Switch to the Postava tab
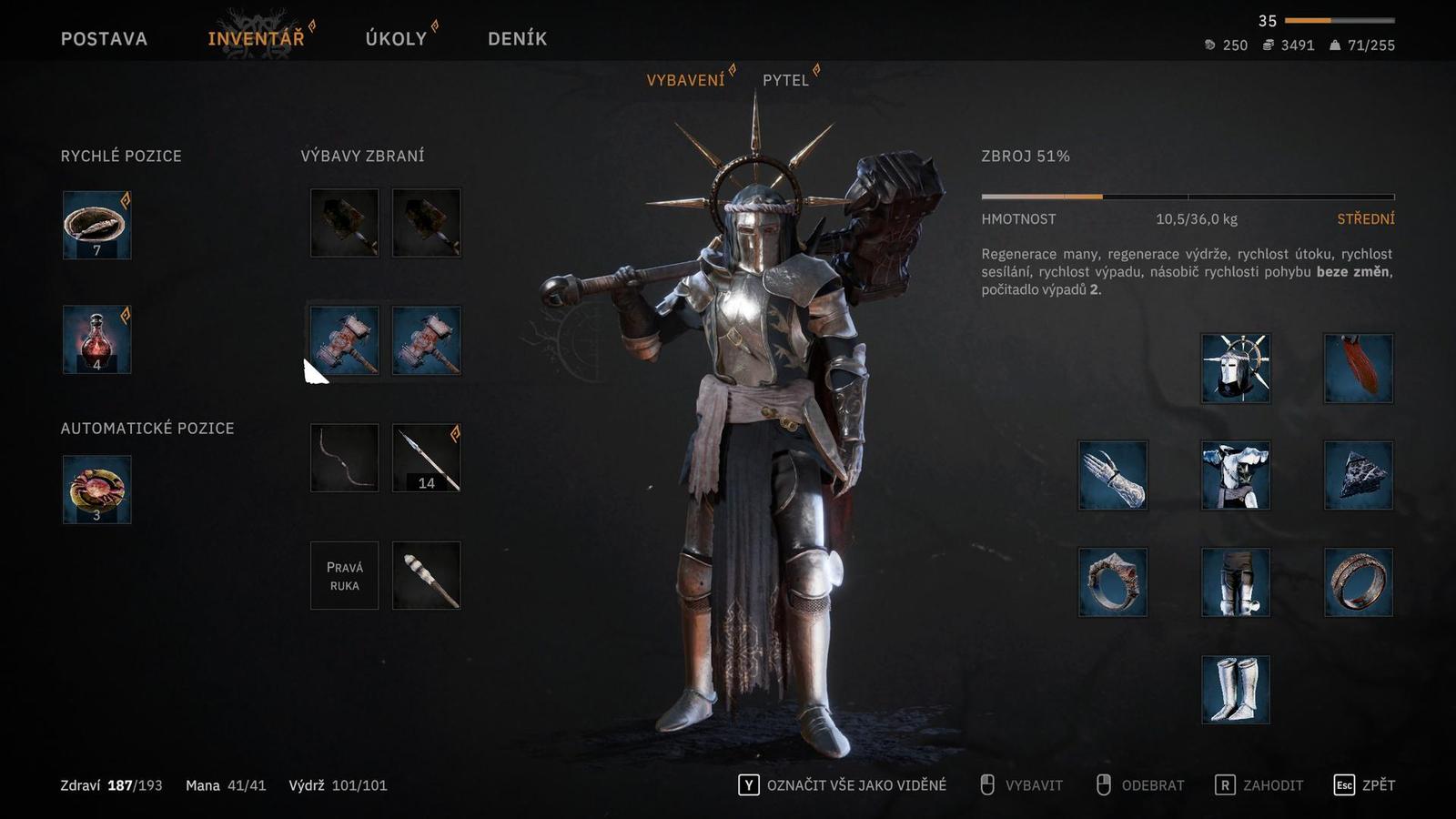The width and height of the screenshot is (1456, 819). 104,38
